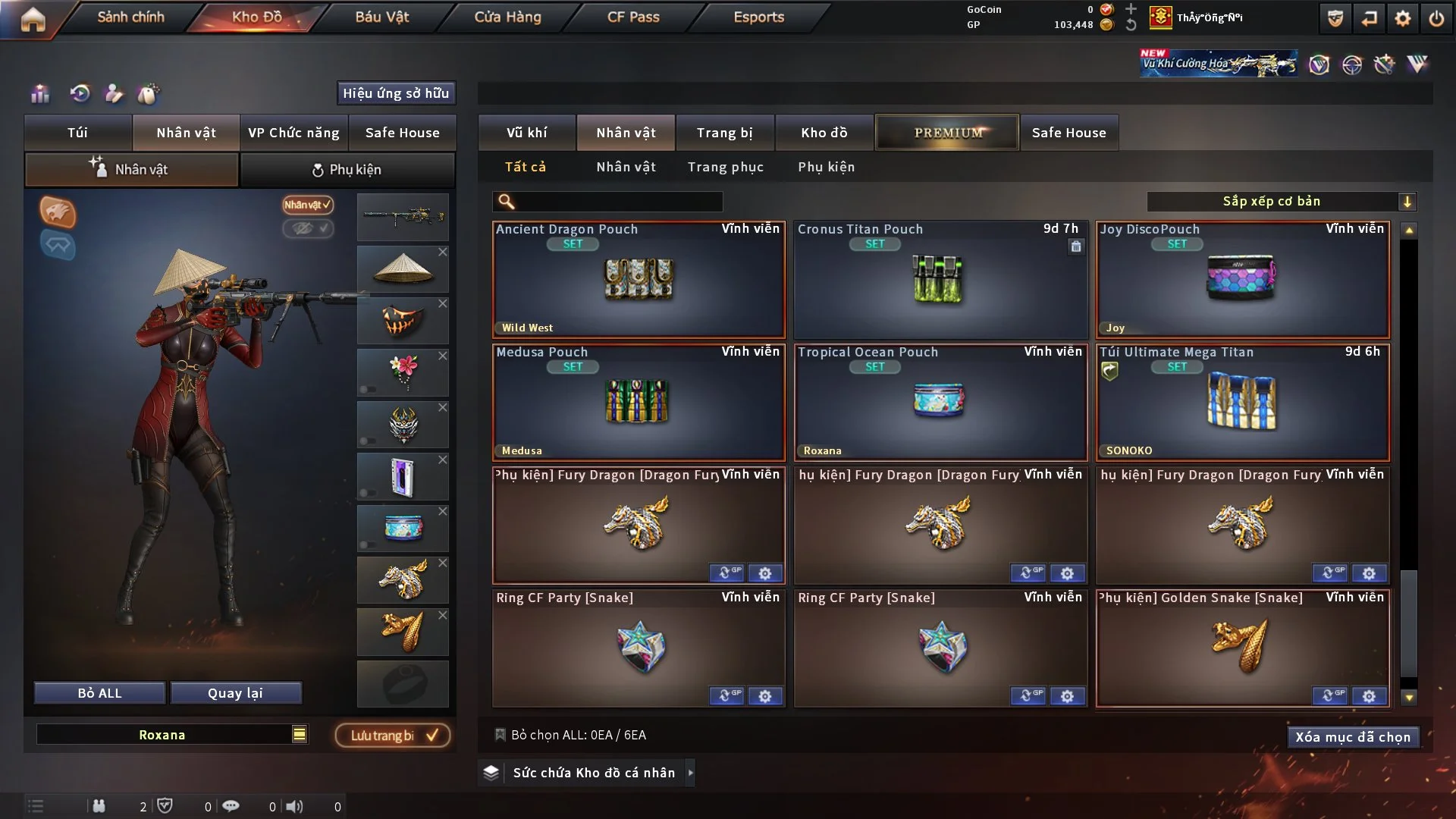Image resolution: width=1456 pixels, height=819 pixels.
Task: Select the Ancient Dragon Pouch item
Action: click(x=639, y=281)
